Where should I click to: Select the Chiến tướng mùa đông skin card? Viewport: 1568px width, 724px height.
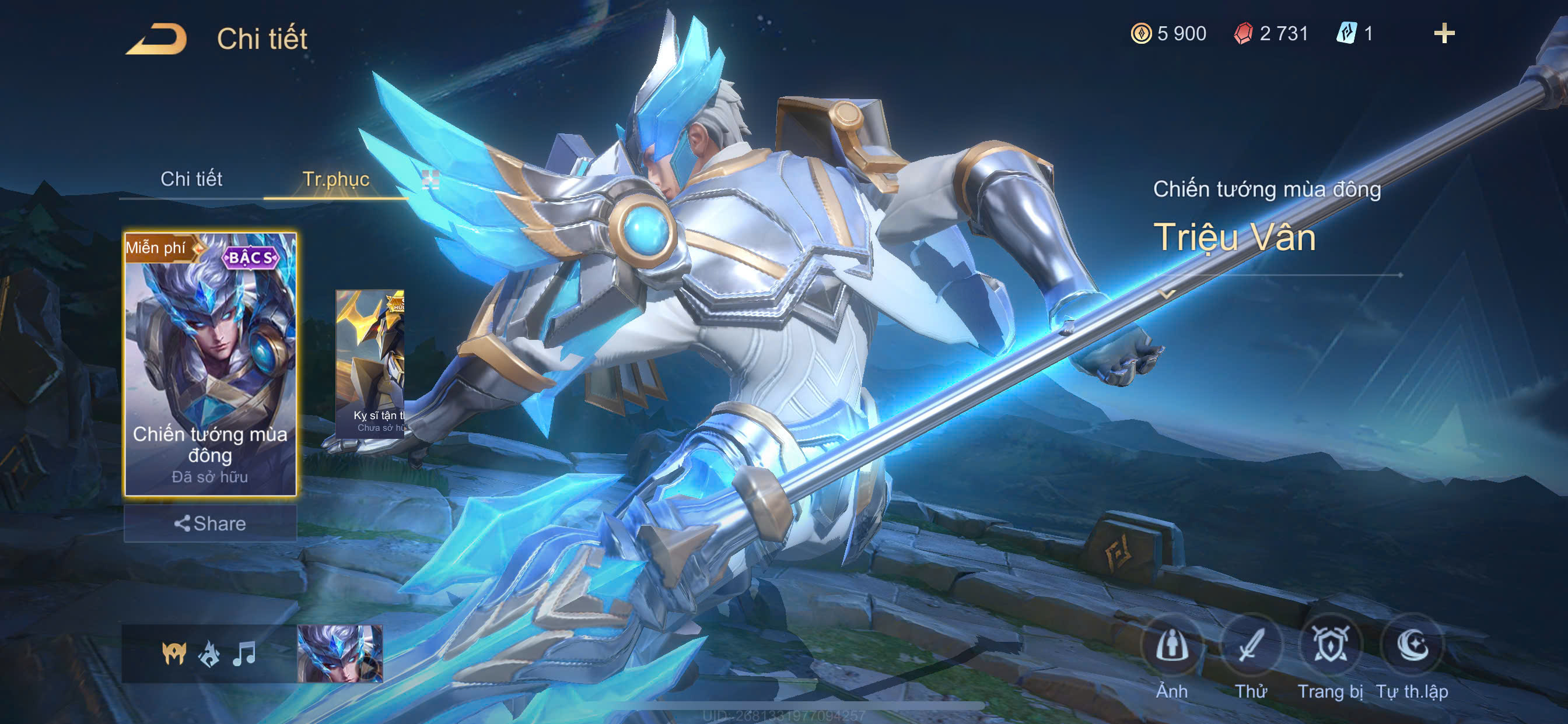point(210,364)
